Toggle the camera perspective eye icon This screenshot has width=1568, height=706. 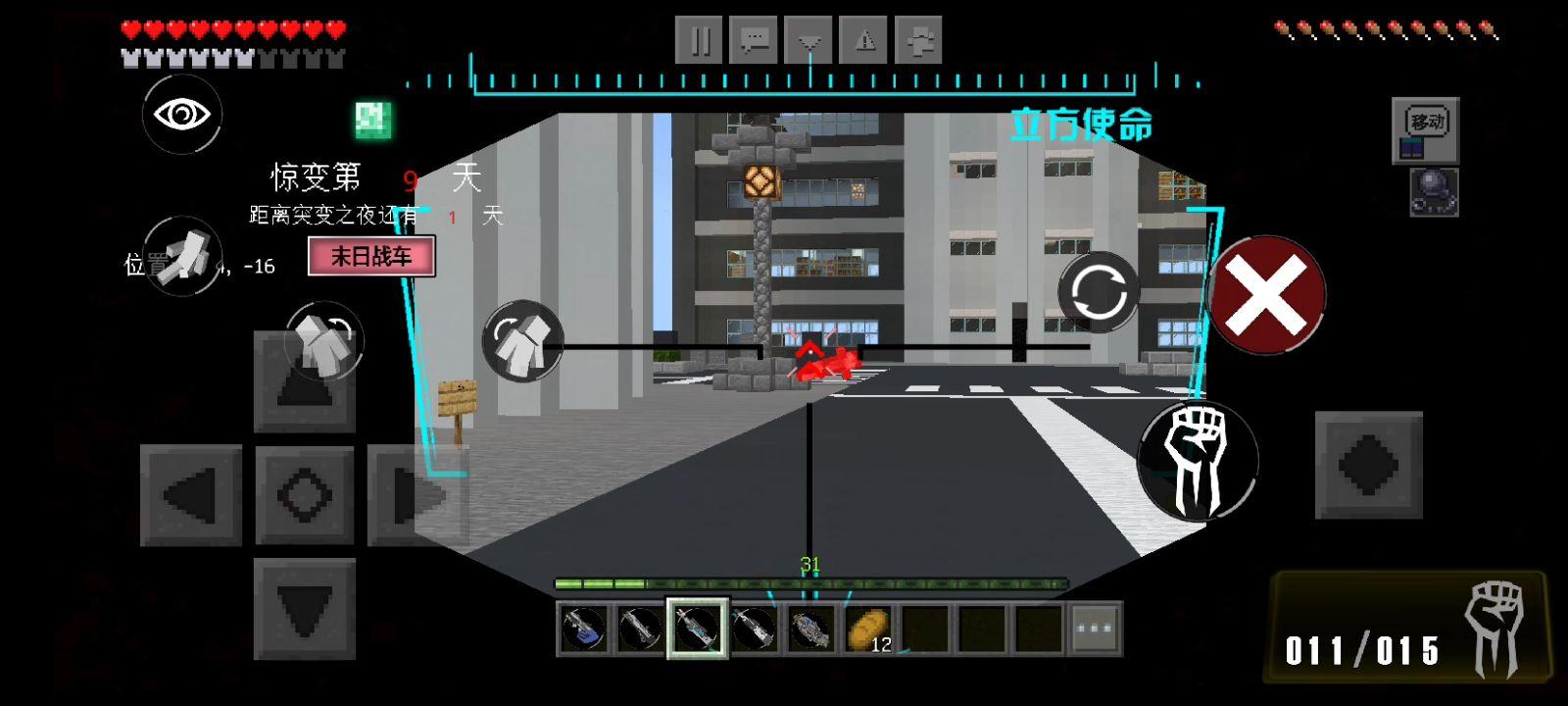pyautogui.click(x=182, y=114)
